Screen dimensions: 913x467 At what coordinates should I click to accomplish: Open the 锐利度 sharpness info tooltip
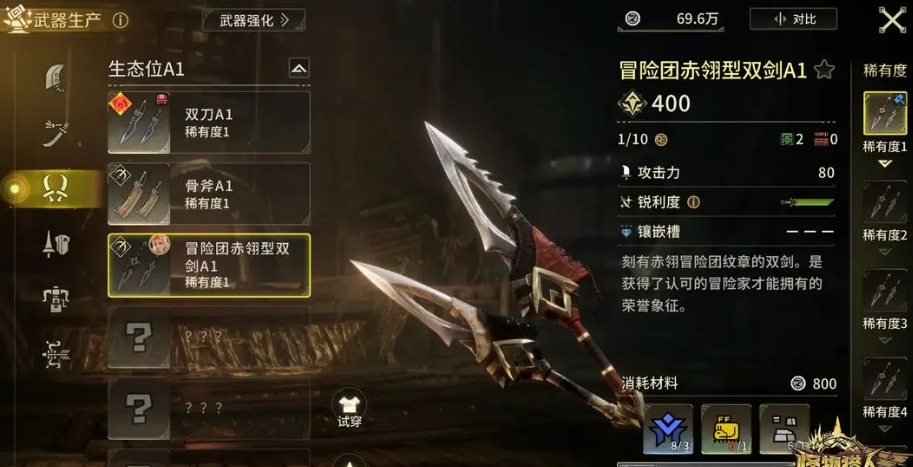coord(693,202)
